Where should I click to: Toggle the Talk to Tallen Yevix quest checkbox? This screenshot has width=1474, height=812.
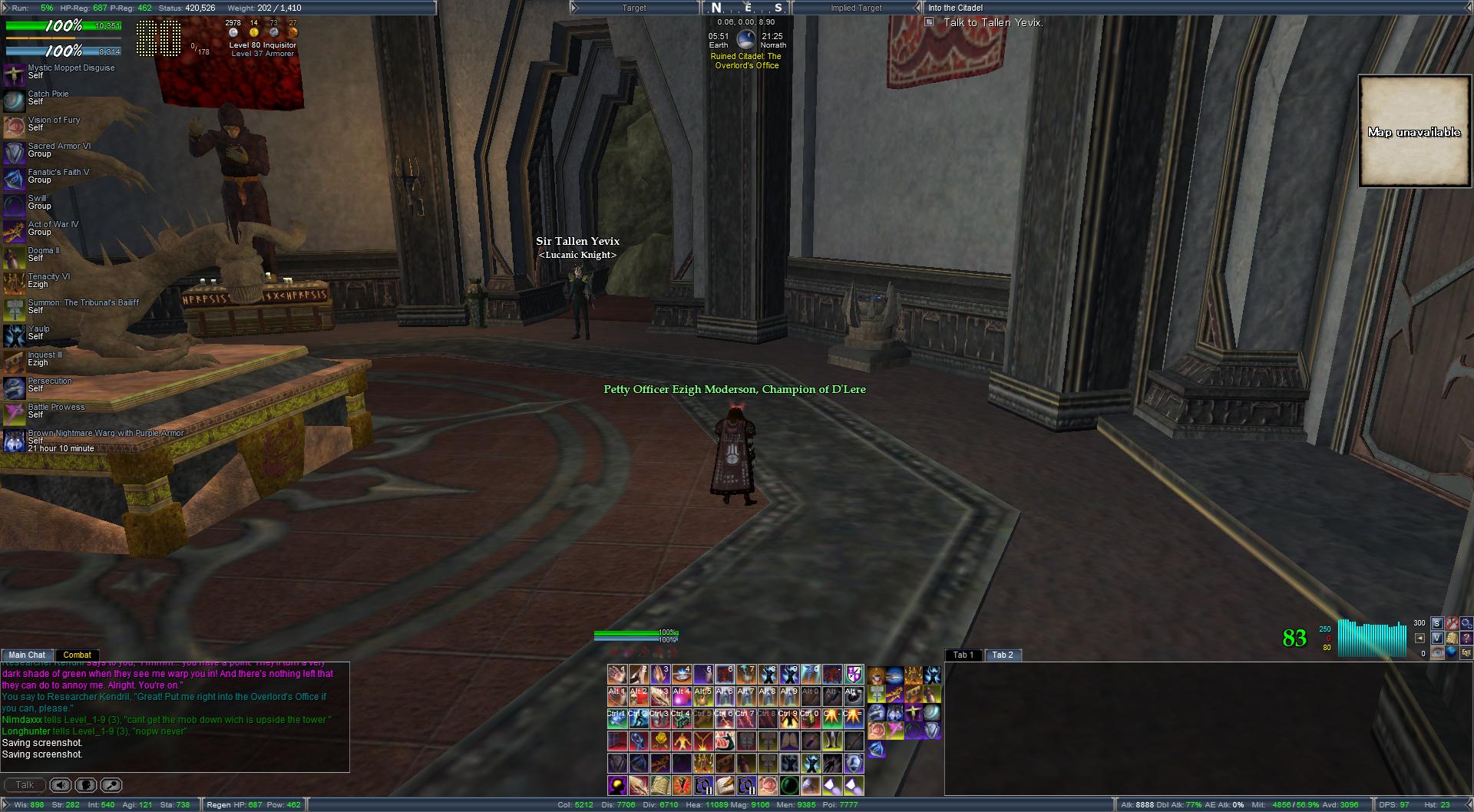[x=929, y=22]
